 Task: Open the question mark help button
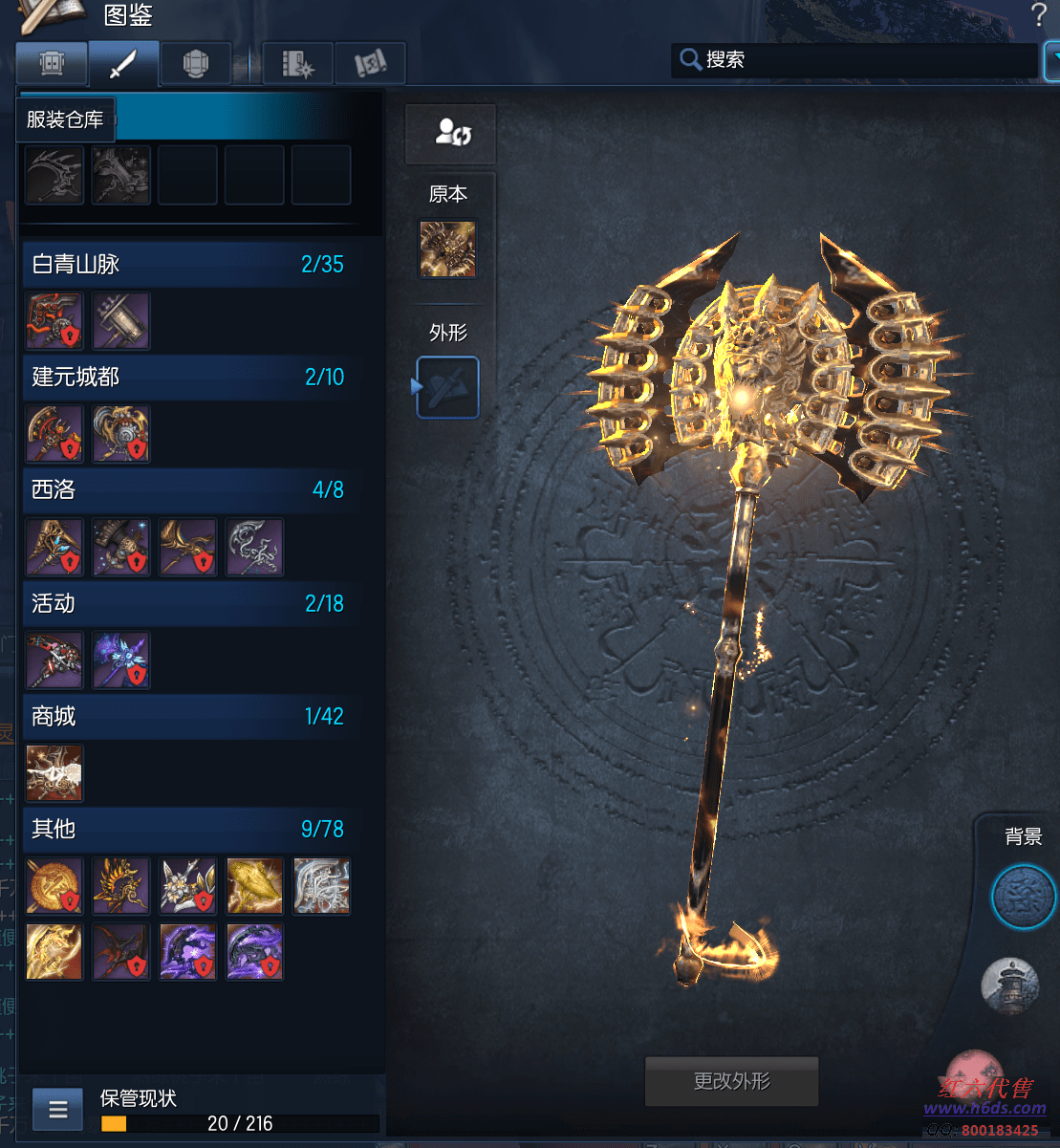coord(1039,15)
